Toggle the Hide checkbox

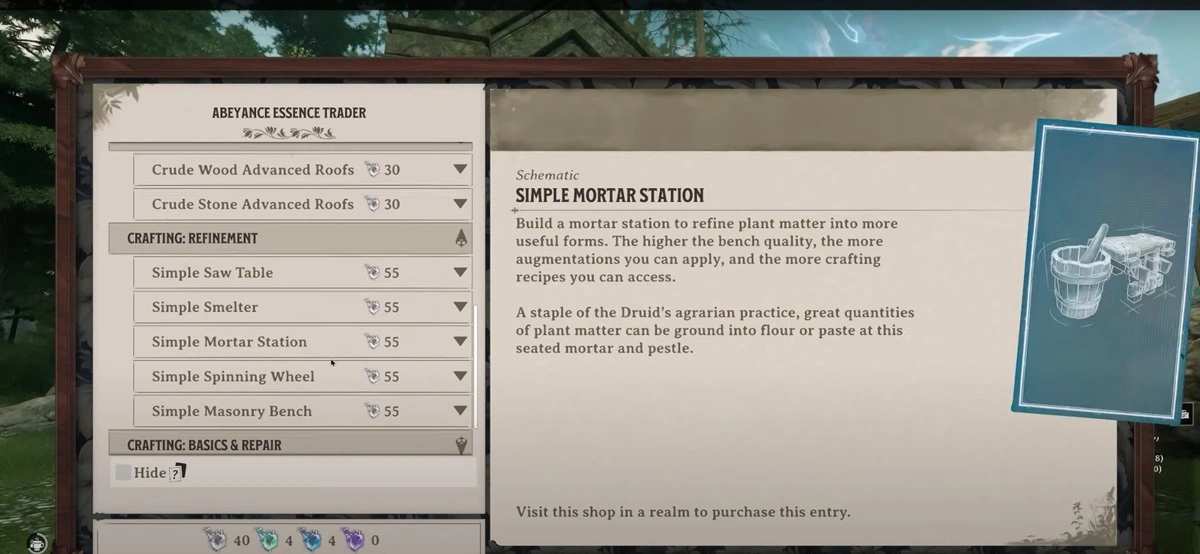(x=123, y=472)
